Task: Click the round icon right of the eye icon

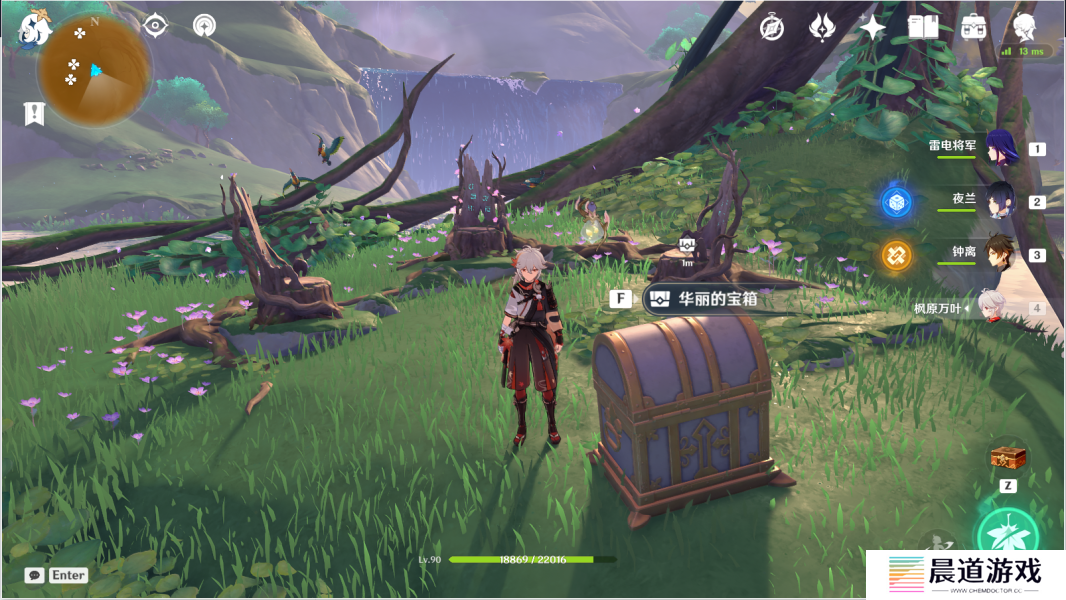Action: [x=204, y=27]
